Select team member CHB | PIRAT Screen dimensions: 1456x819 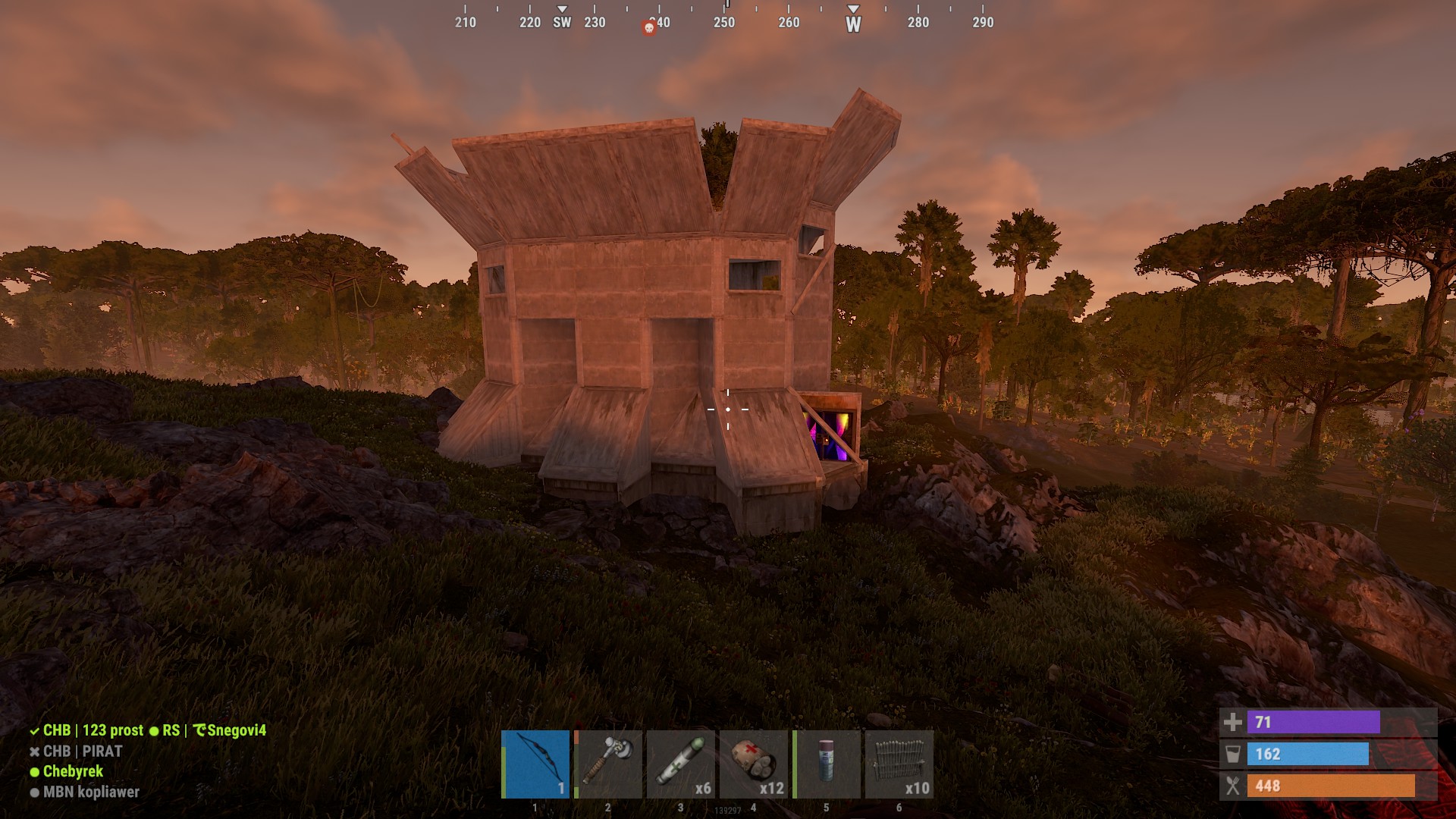(82, 752)
